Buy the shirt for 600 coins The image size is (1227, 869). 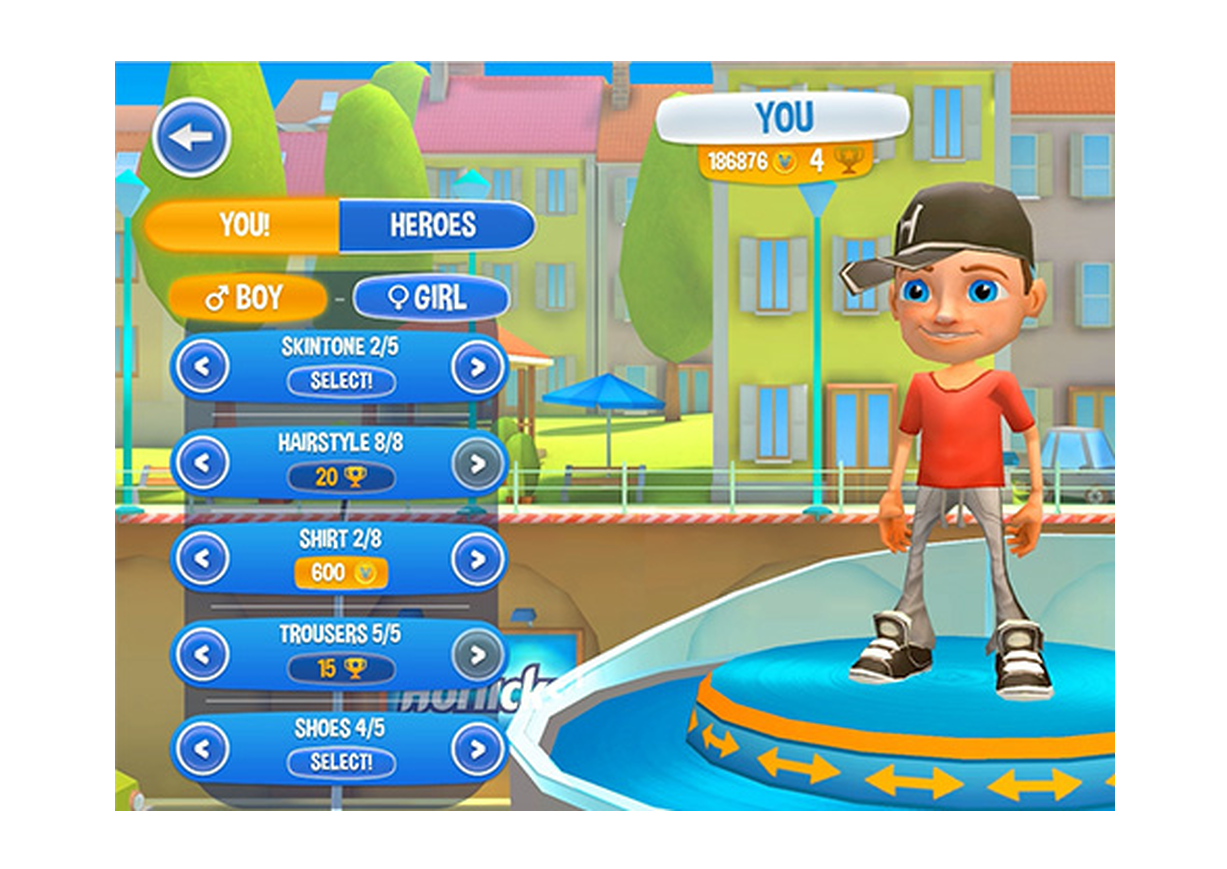click(340, 573)
